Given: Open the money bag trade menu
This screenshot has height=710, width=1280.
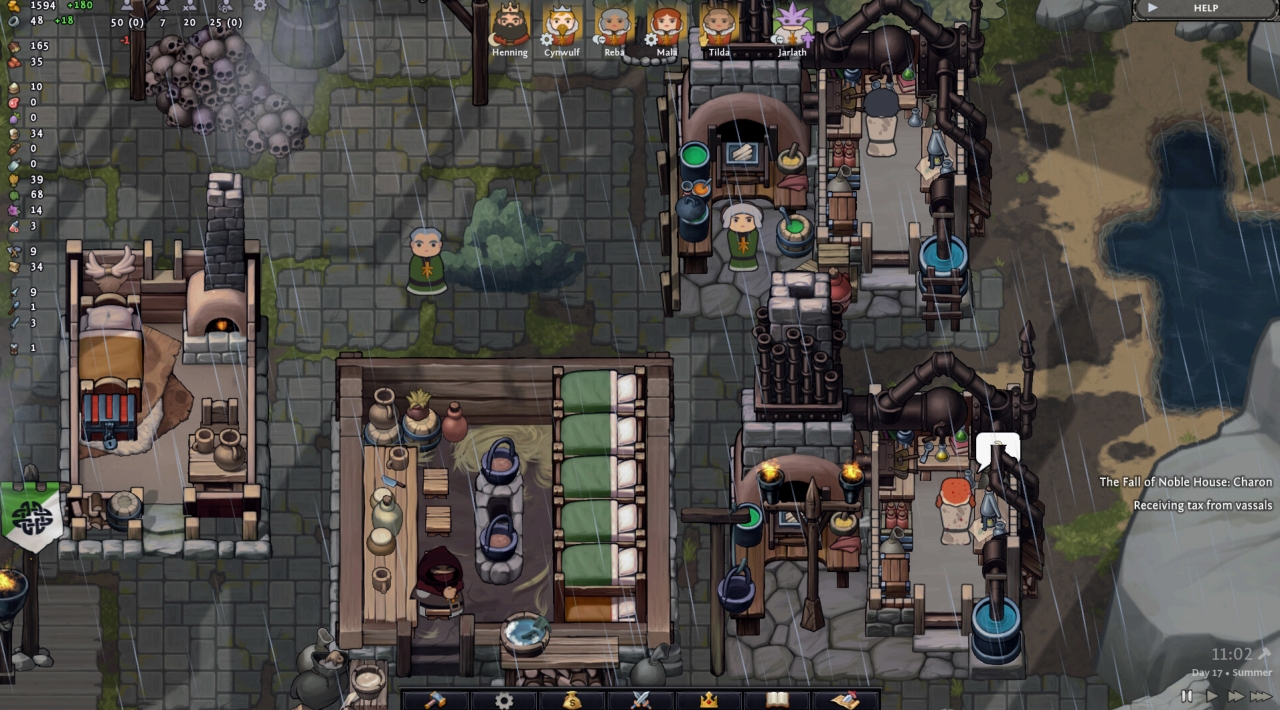Looking at the screenshot, I should click(572, 700).
